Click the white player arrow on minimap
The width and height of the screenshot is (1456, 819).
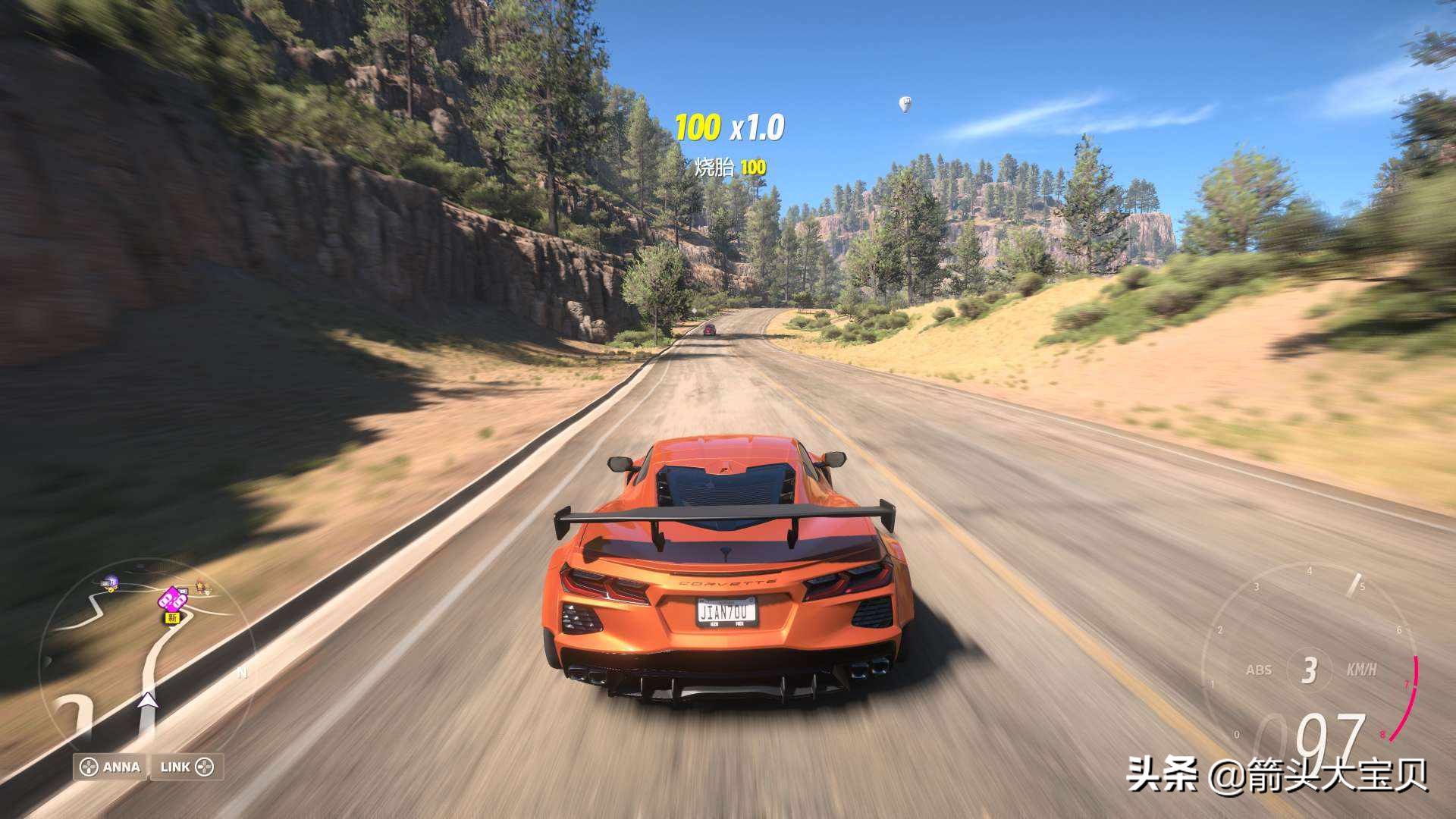tap(148, 700)
